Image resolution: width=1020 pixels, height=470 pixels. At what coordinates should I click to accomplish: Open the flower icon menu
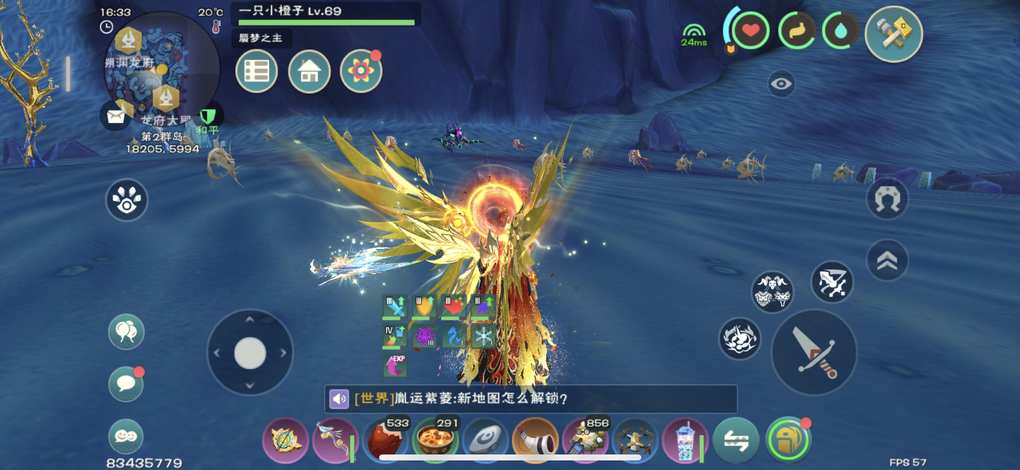pyautogui.click(x=361, y=71)
